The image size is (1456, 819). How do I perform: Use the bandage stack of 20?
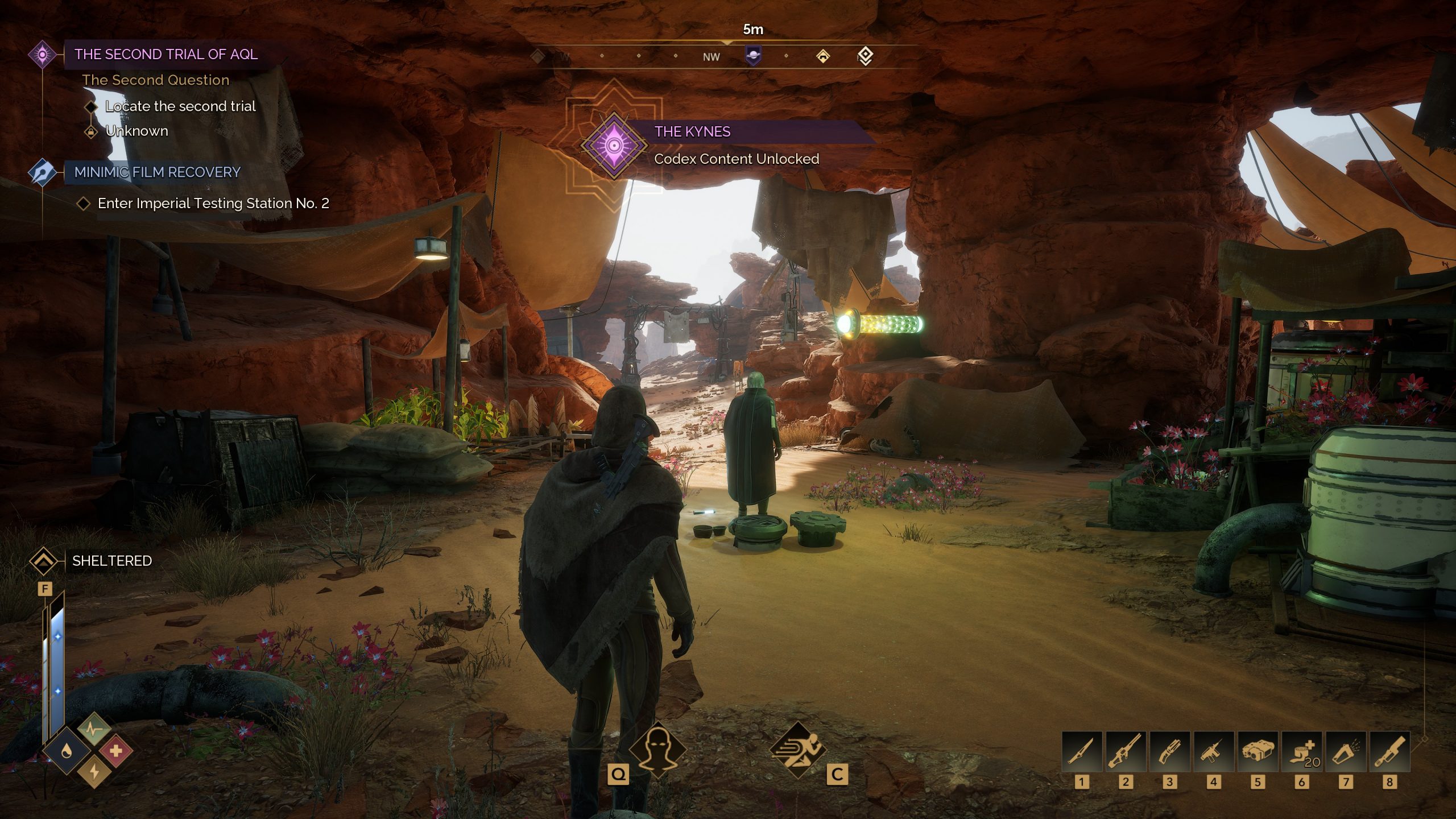click(1301, 752)
